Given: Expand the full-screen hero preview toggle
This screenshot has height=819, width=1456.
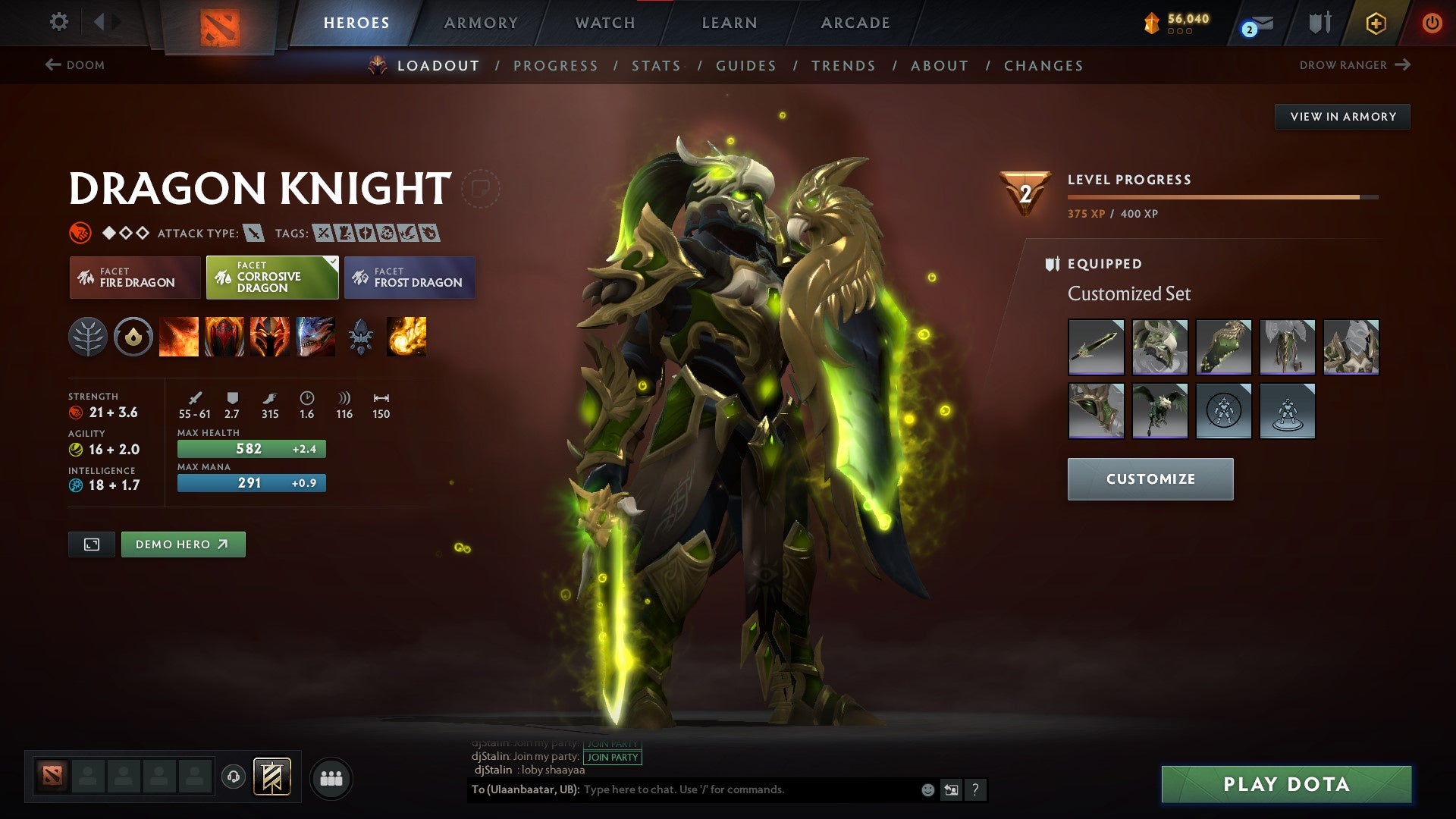Looking at the screenshot, I should (x=91, y=544).
